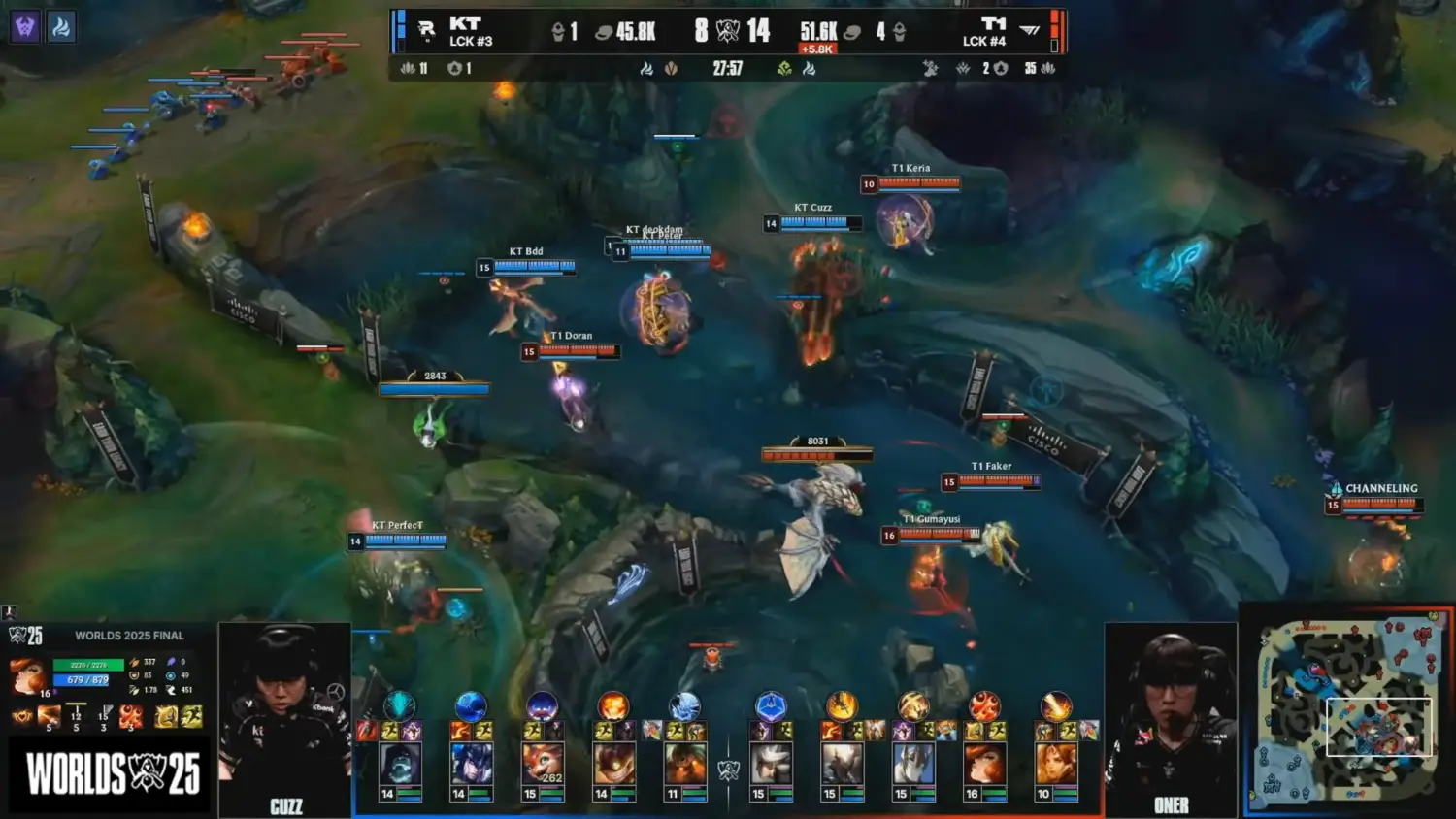
Task: Choose the champion portrait showing 262
Action: click(x=542, y=765)
